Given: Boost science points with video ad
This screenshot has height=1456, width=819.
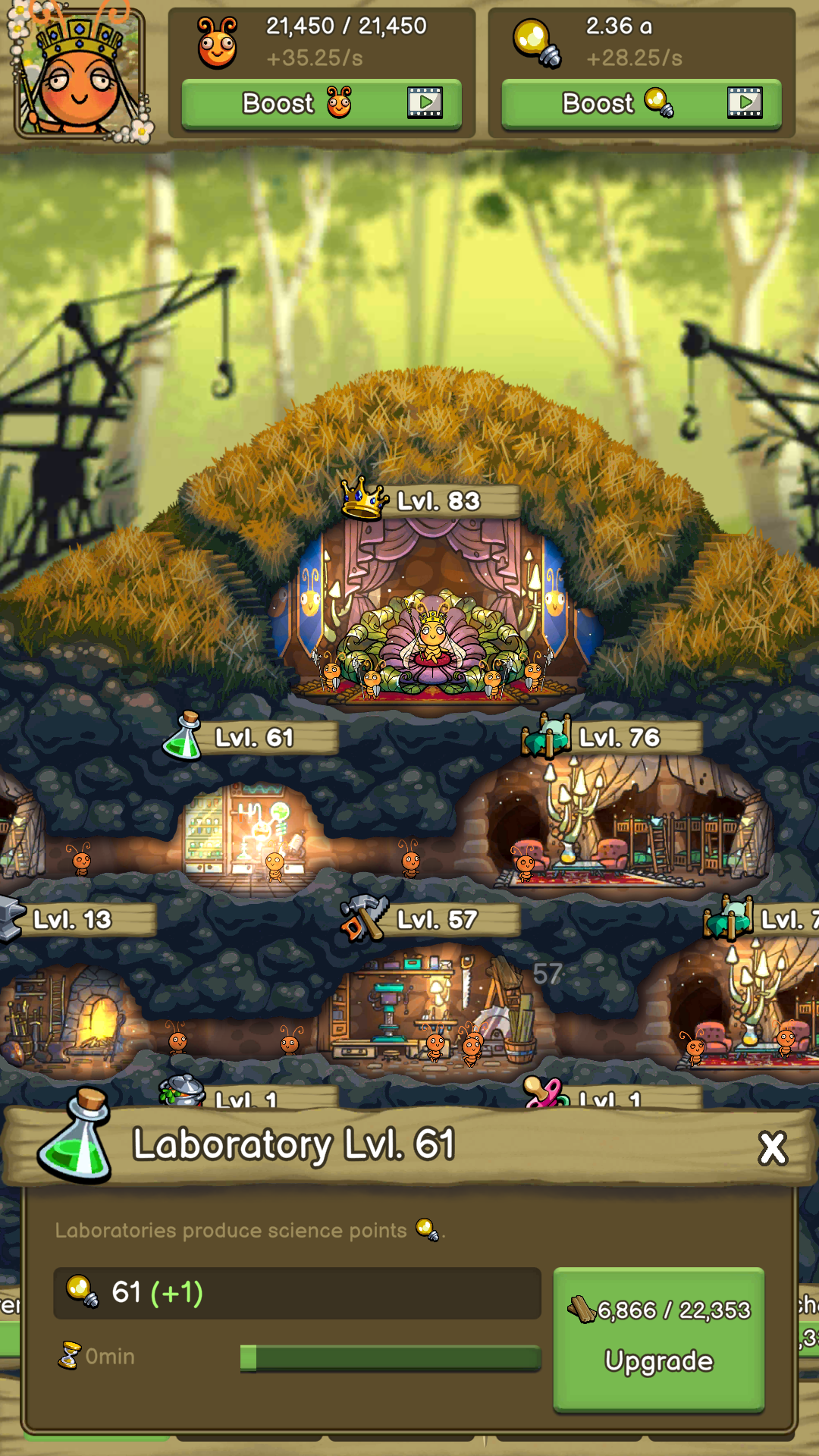Looking at the screenshot, I should pos(642,104).
